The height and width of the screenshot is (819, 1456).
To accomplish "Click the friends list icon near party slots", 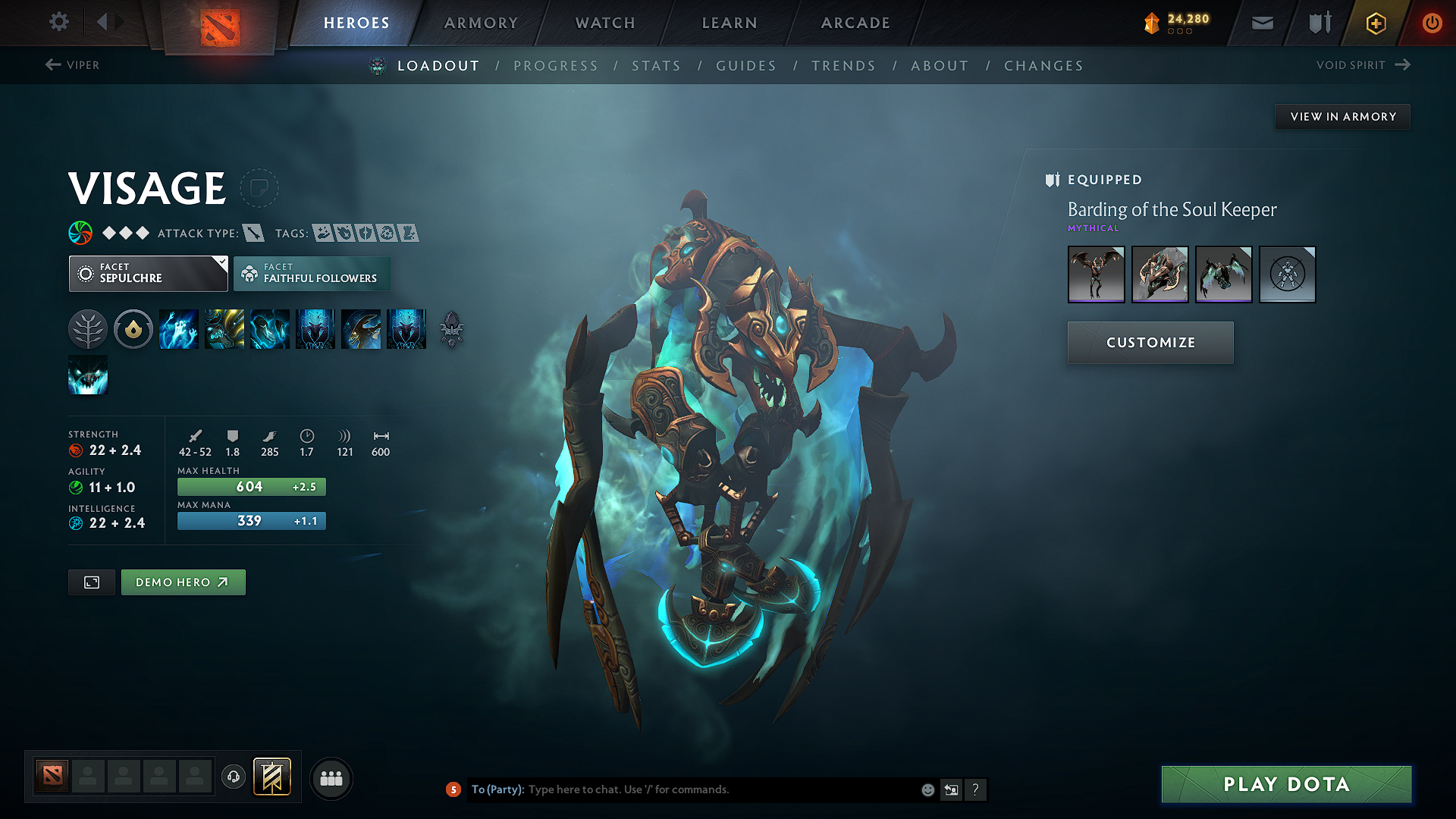I will (x=331, y=778).
